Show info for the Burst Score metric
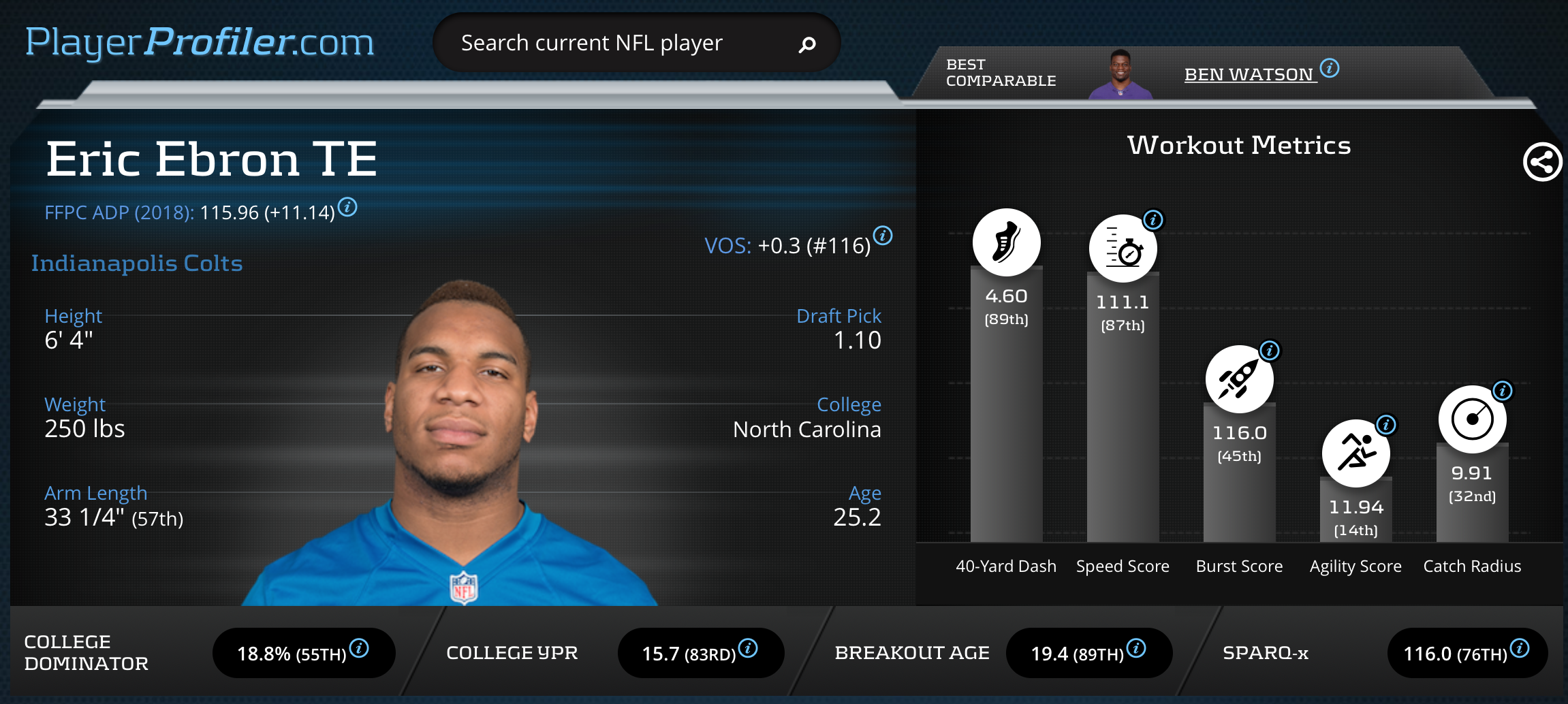The height and width of the screenshot is (704, 1568). tap(1270, 351)
